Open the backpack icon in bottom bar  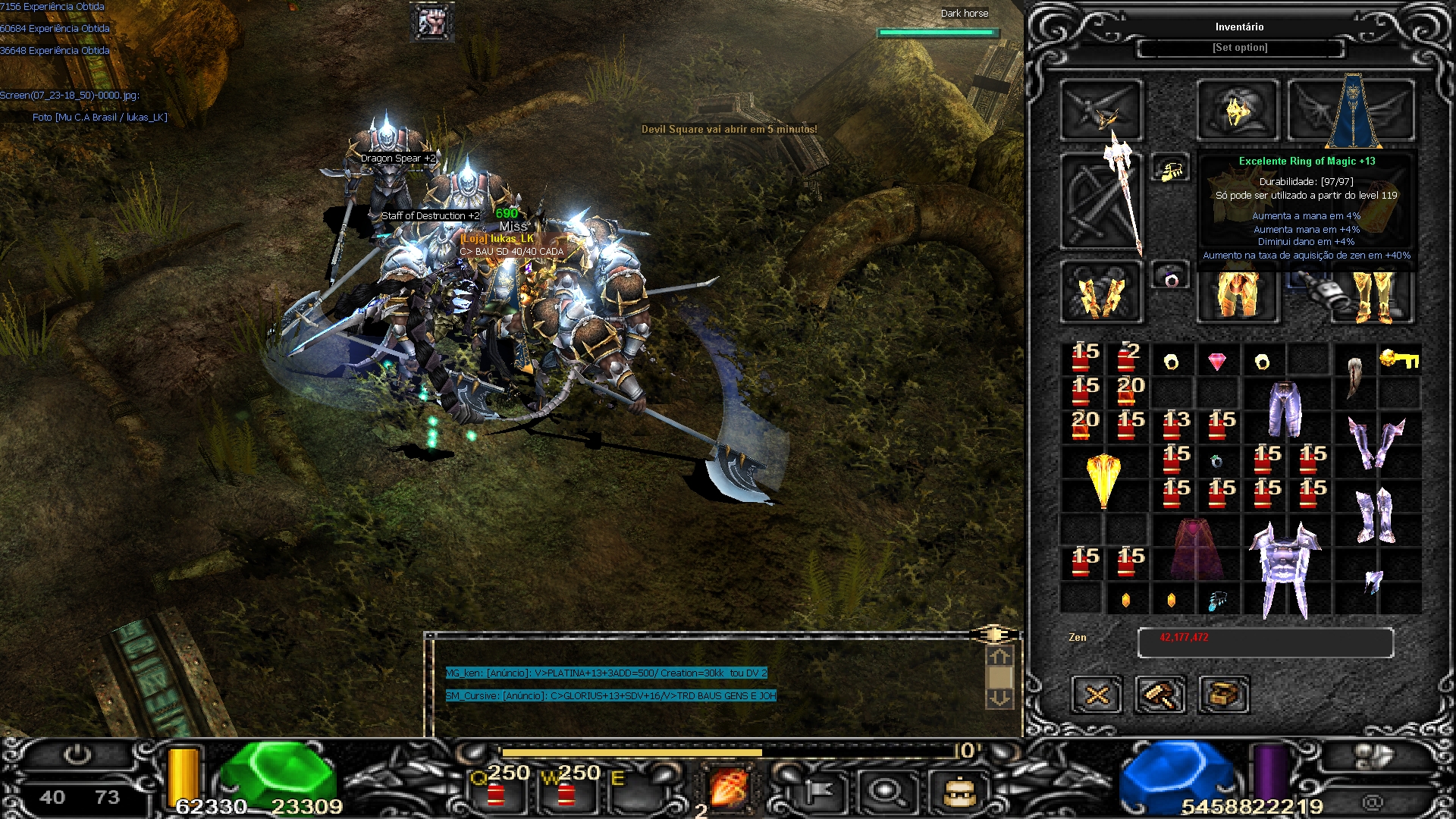click(959, 792)
